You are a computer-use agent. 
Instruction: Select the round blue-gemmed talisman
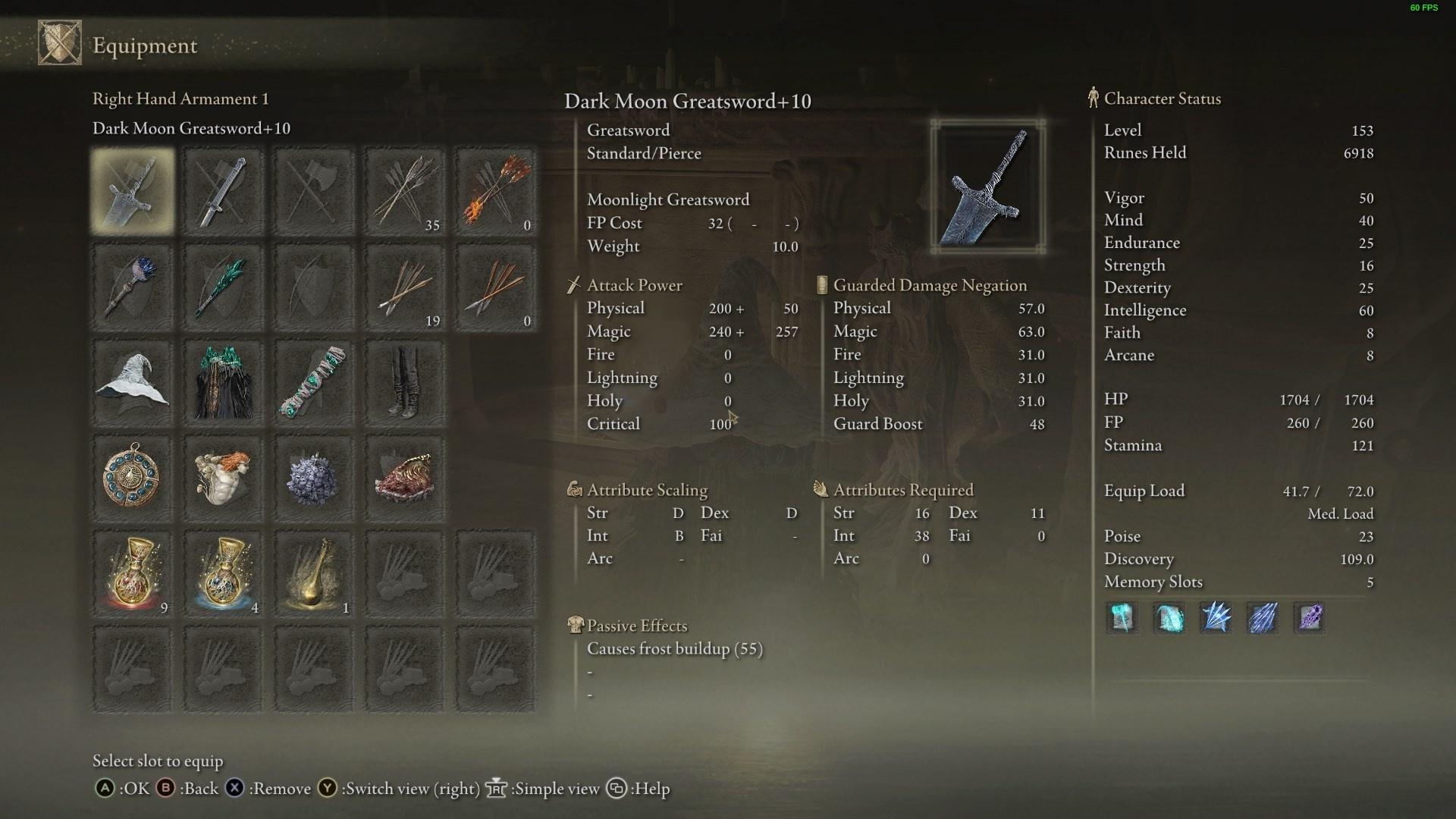(x=133, y=479)
